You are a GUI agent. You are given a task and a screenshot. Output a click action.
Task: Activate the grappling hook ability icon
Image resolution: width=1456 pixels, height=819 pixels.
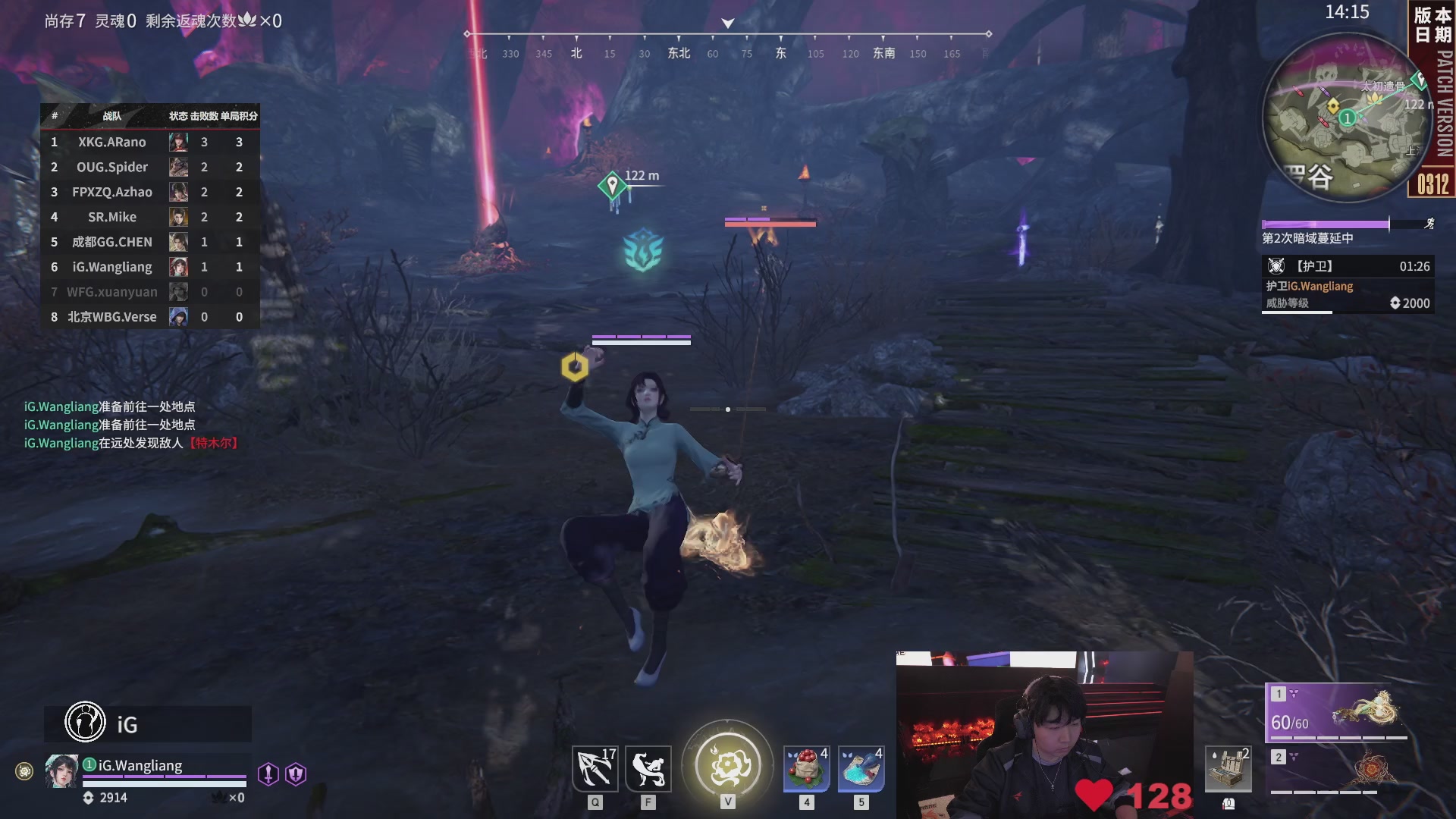(595, 769)
